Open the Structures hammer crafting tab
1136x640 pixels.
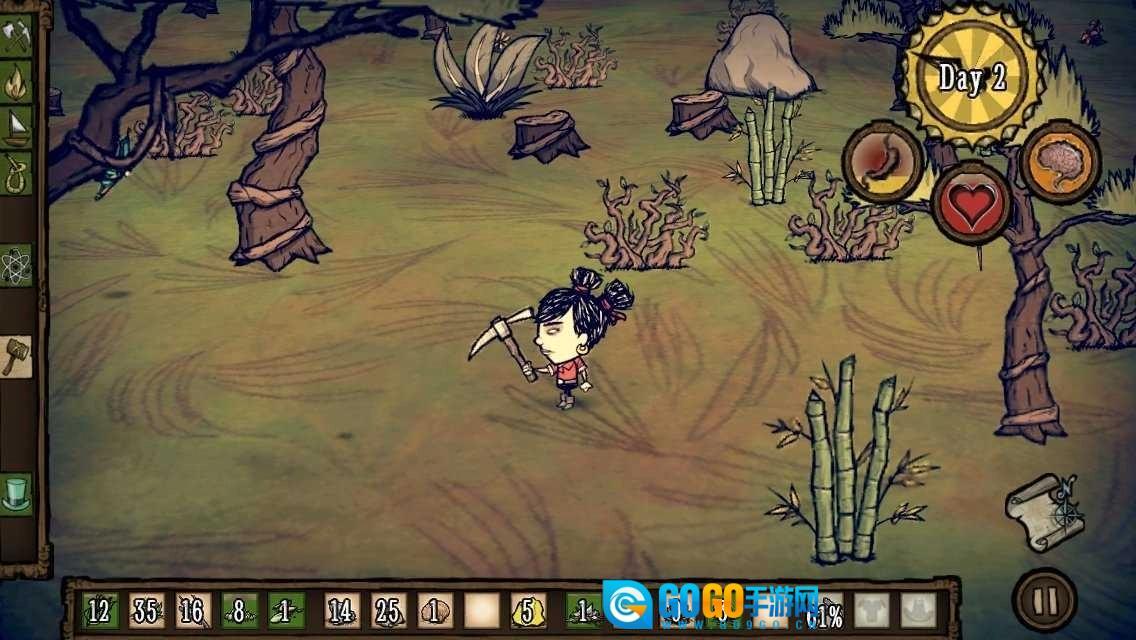[17, 356]
